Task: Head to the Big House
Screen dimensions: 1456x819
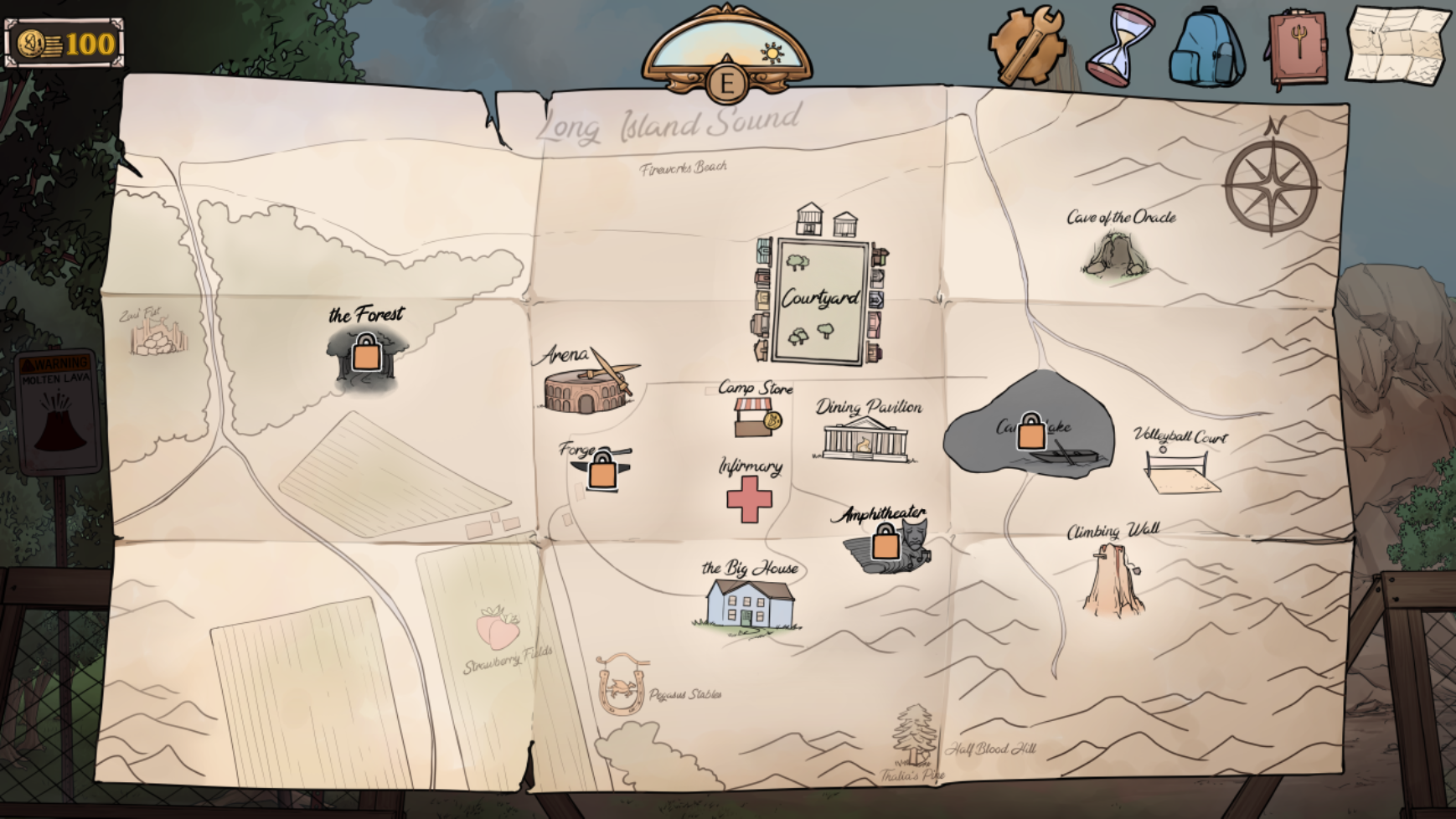Action: tap(749, 602)
